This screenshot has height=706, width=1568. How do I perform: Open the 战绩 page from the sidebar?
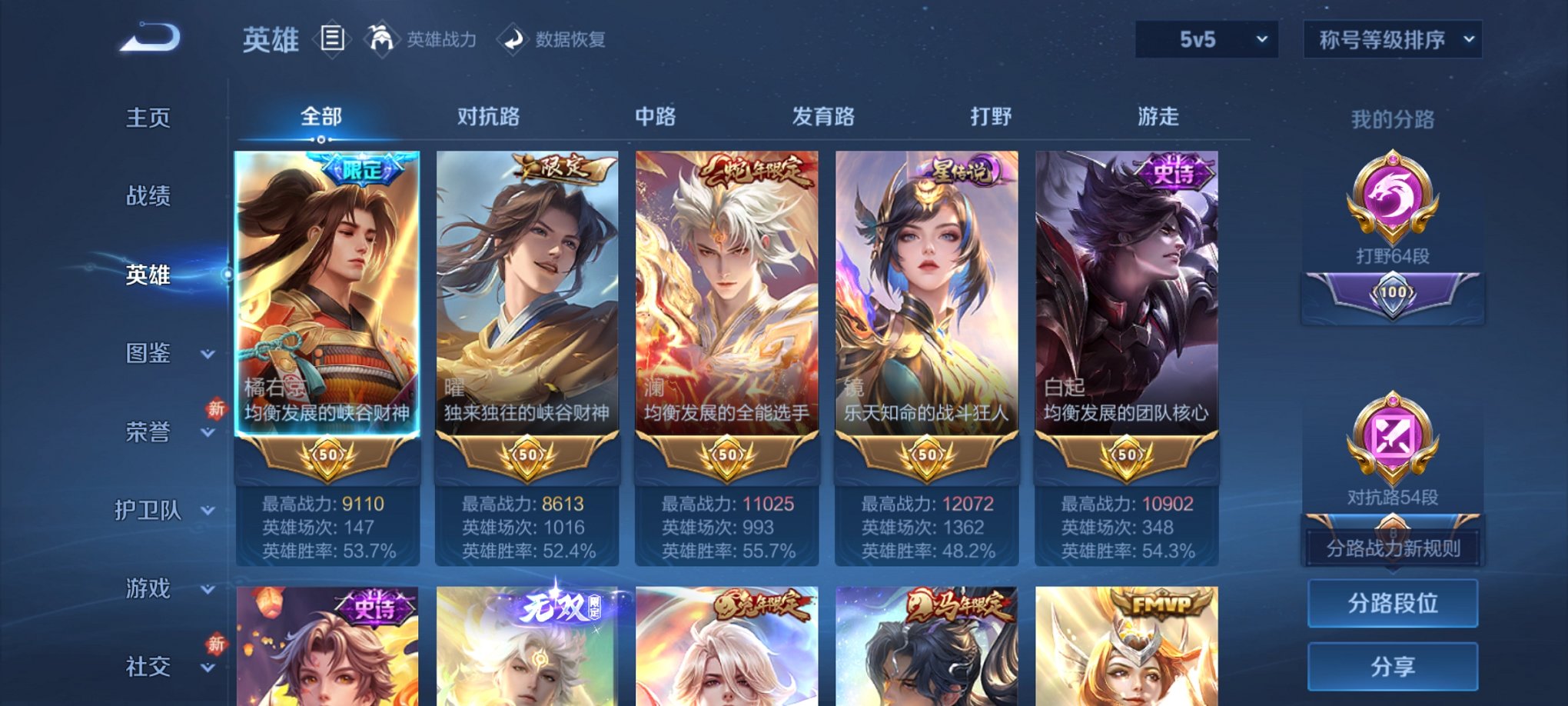[x=148, y=197]
